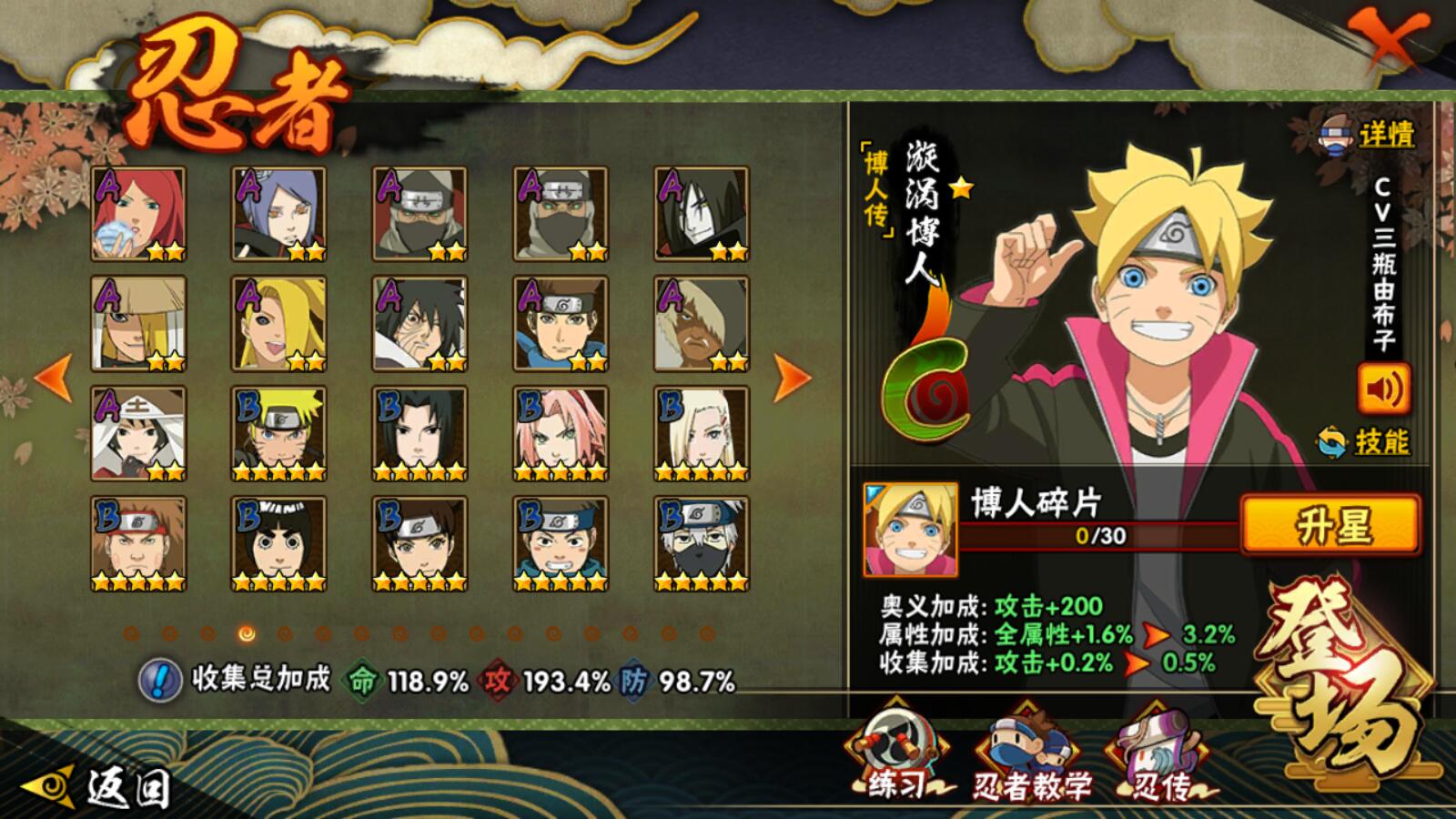
Task: Choose the pink-haired Sakura portrait
Action: (x=560, y=434)
